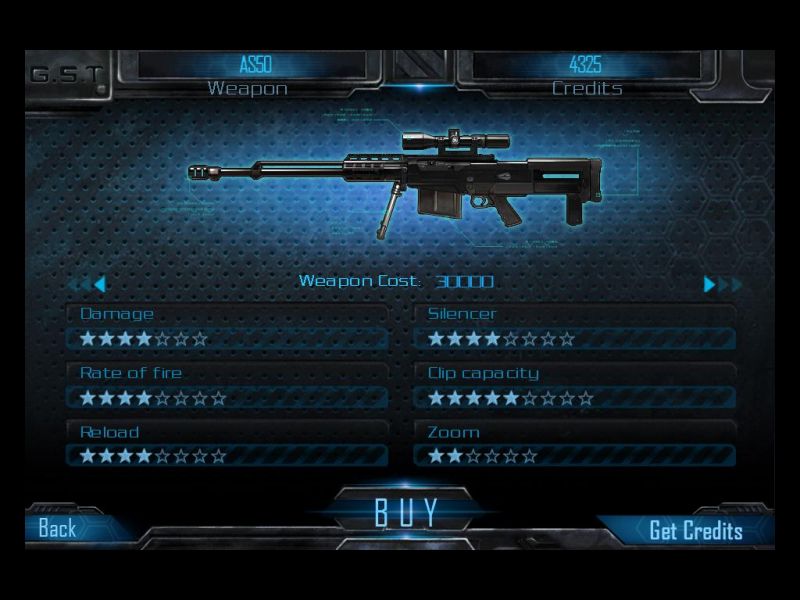Screen dimensions: 800x600
Task: Buy the AS50 sniper rifle
Action: pos(406,512)
